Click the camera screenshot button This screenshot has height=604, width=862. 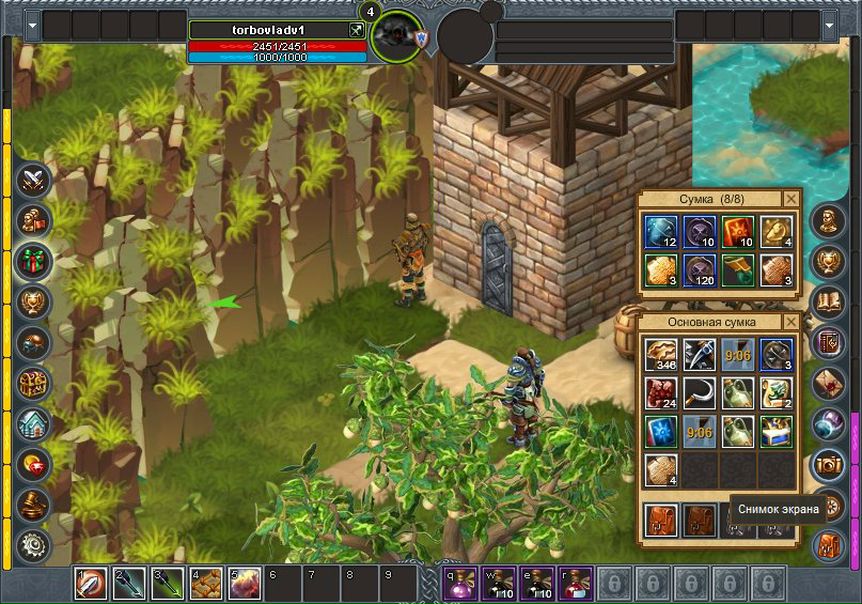pyautogui.click(x=827, y=464)
